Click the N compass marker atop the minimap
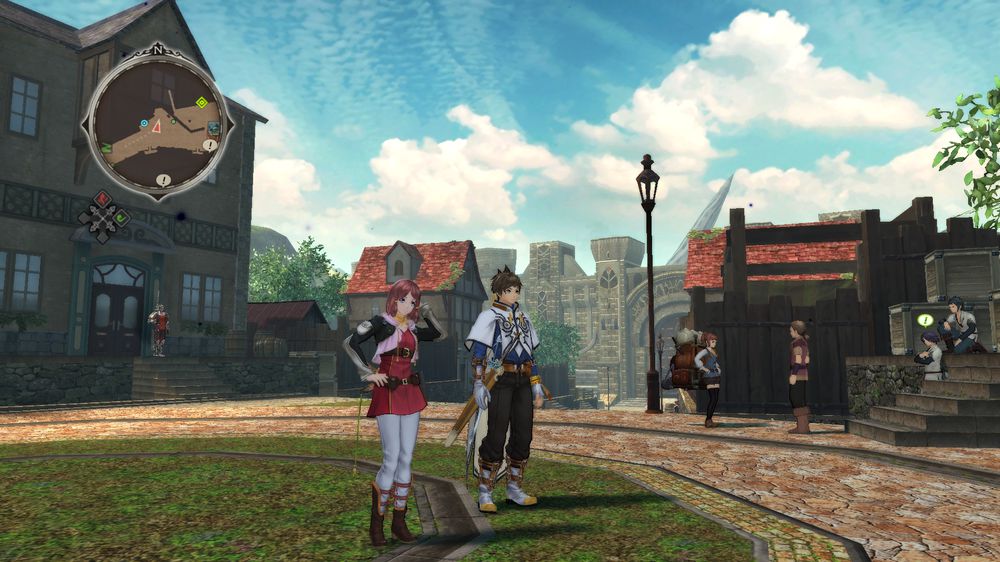This screenshot has height=562, width=1000. point(158,47)
